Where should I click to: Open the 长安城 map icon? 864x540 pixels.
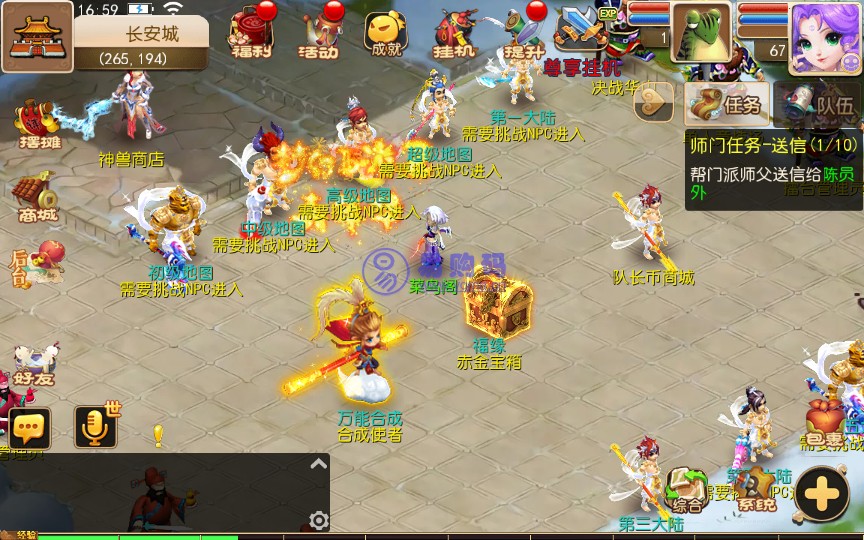click(36, 37)
